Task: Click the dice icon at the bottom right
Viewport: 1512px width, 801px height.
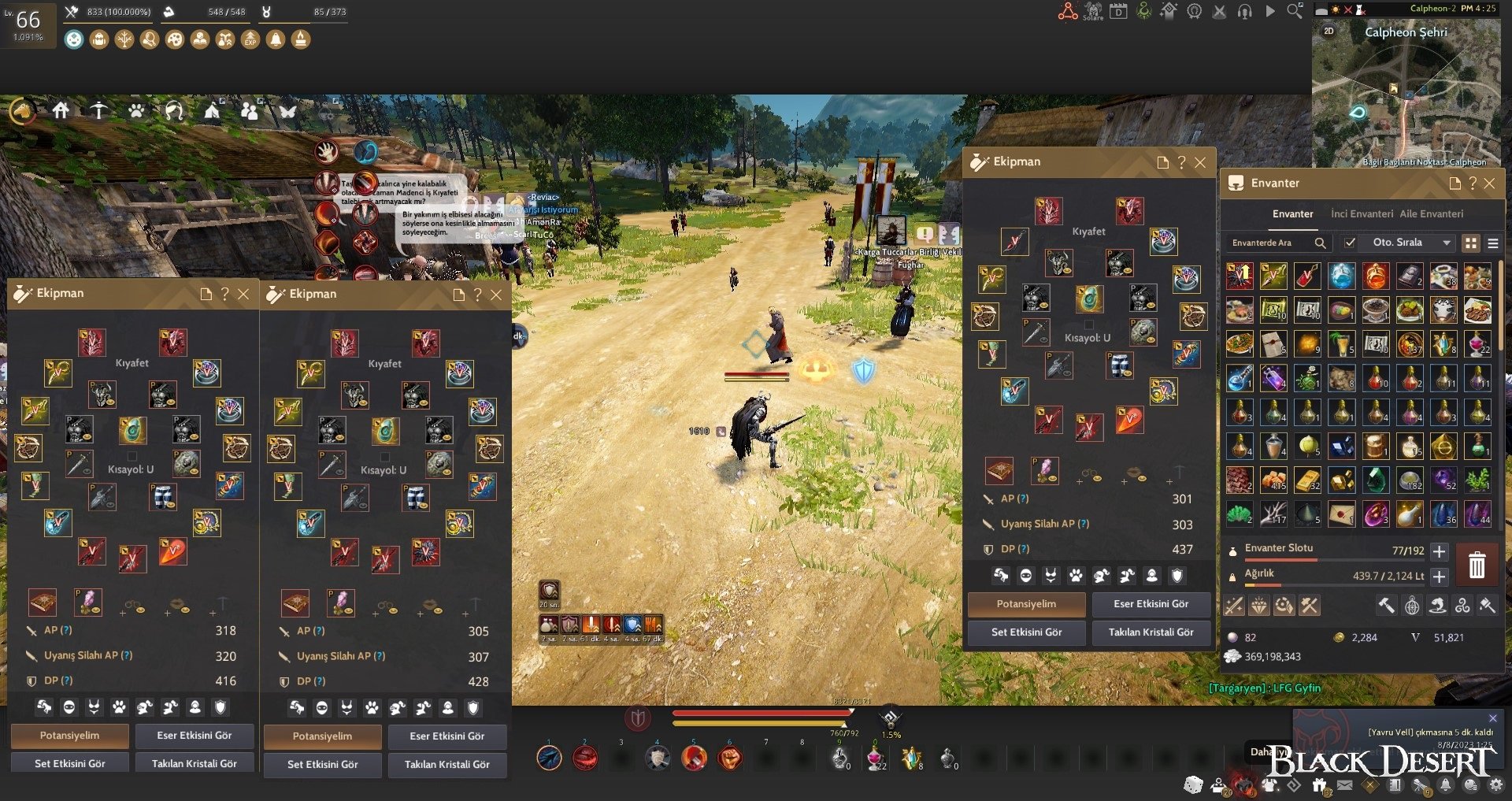Action: 1193,784
